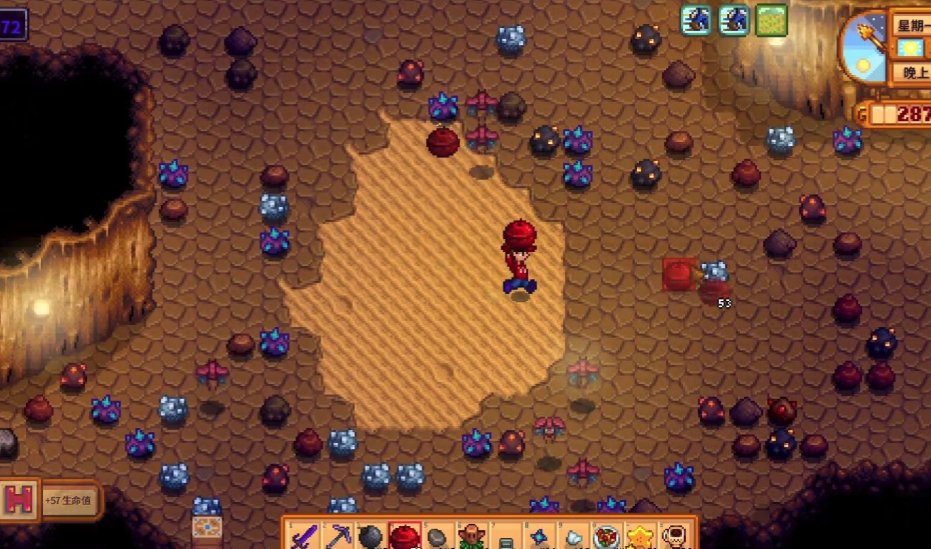
Task: Select the goblin-faced item slot
Action: (471, 537)
